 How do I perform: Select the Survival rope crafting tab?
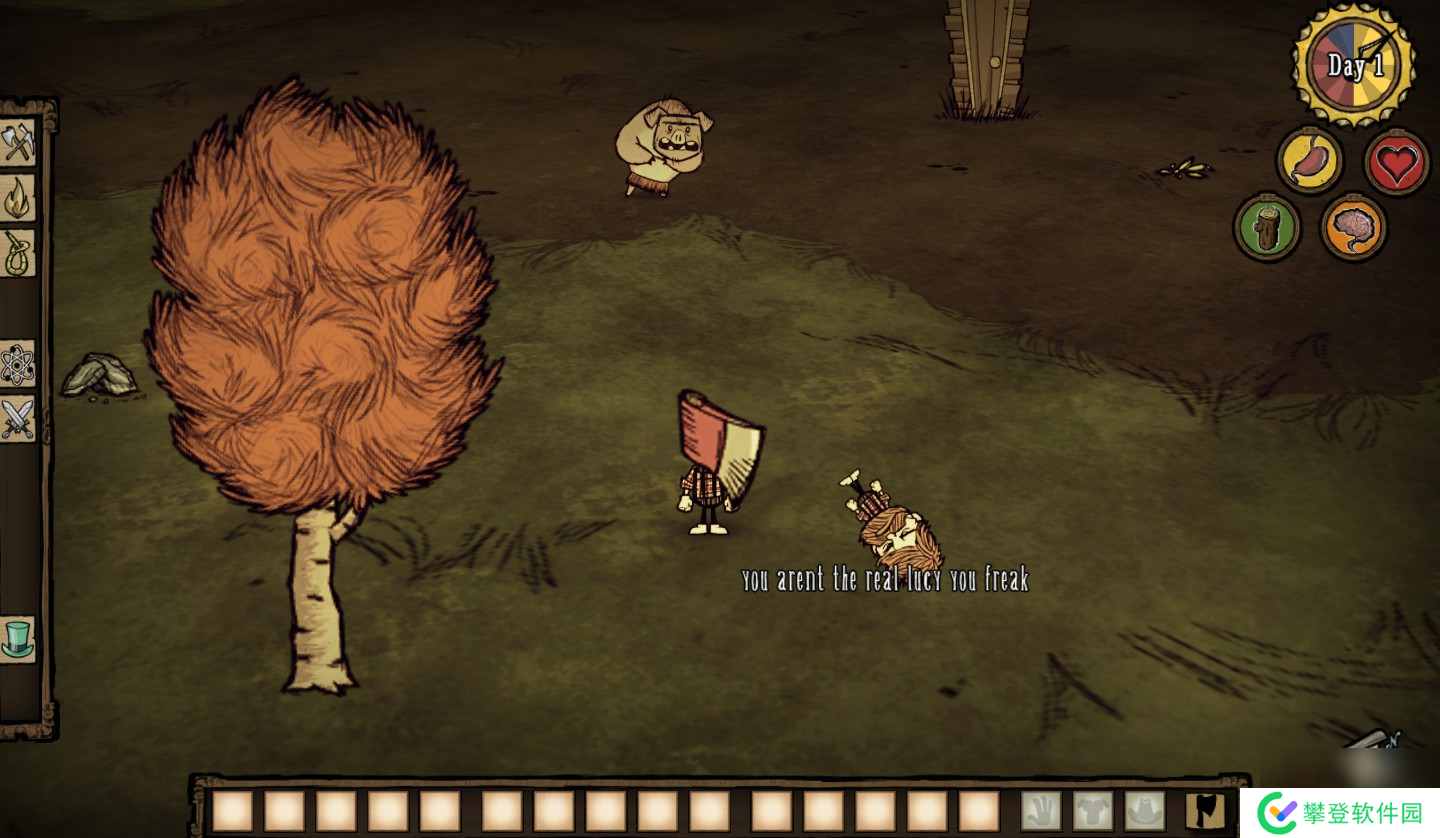coord(18,253)
